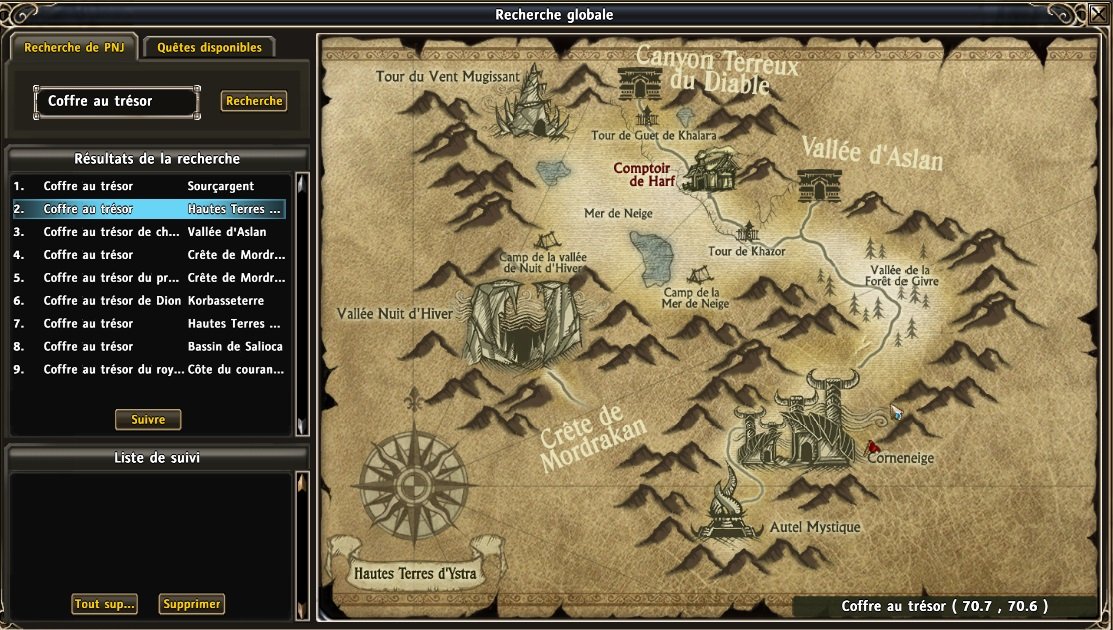Click the Recherche button
The height and width of the screenshot is (630, 1113).
click(x=254, y=101)
